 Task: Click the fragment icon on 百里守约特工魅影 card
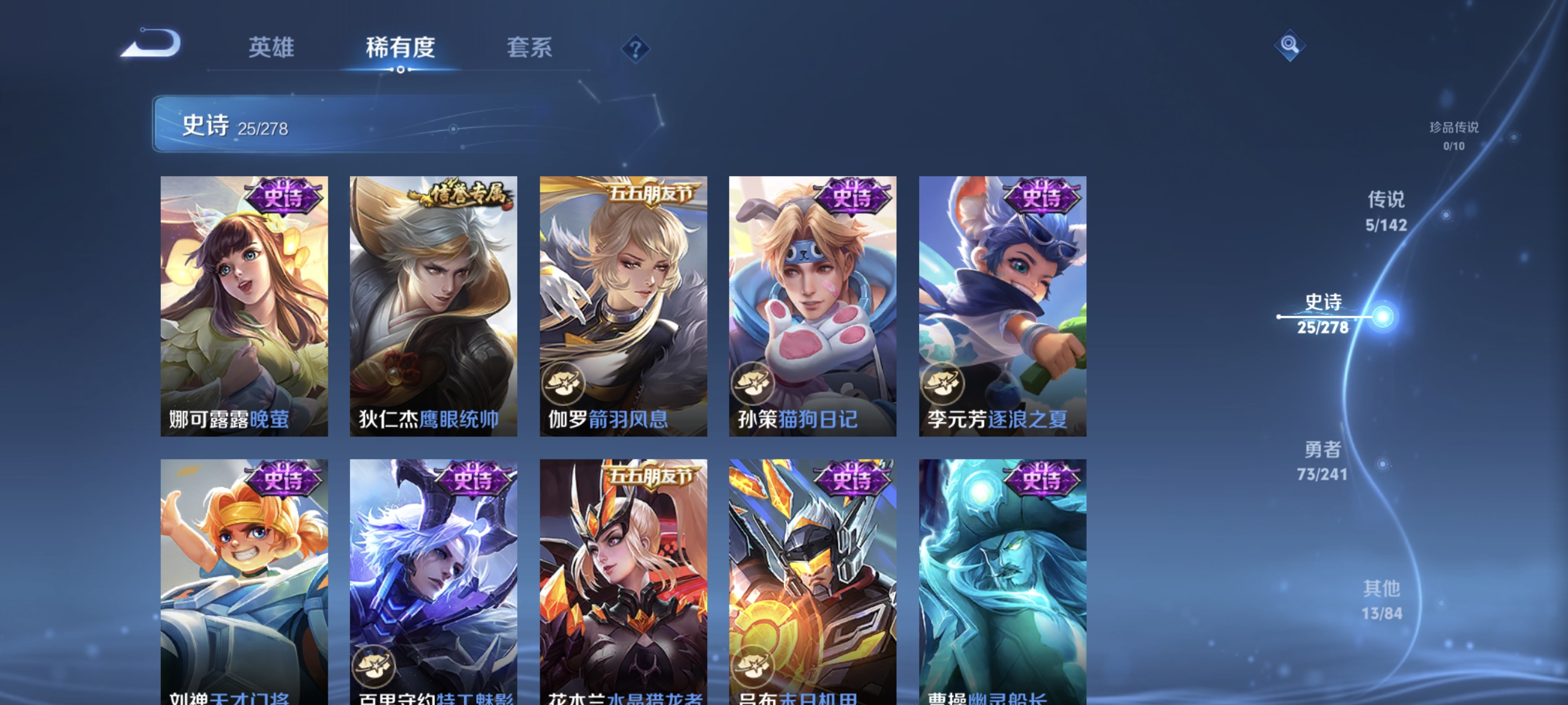[374, 668]
